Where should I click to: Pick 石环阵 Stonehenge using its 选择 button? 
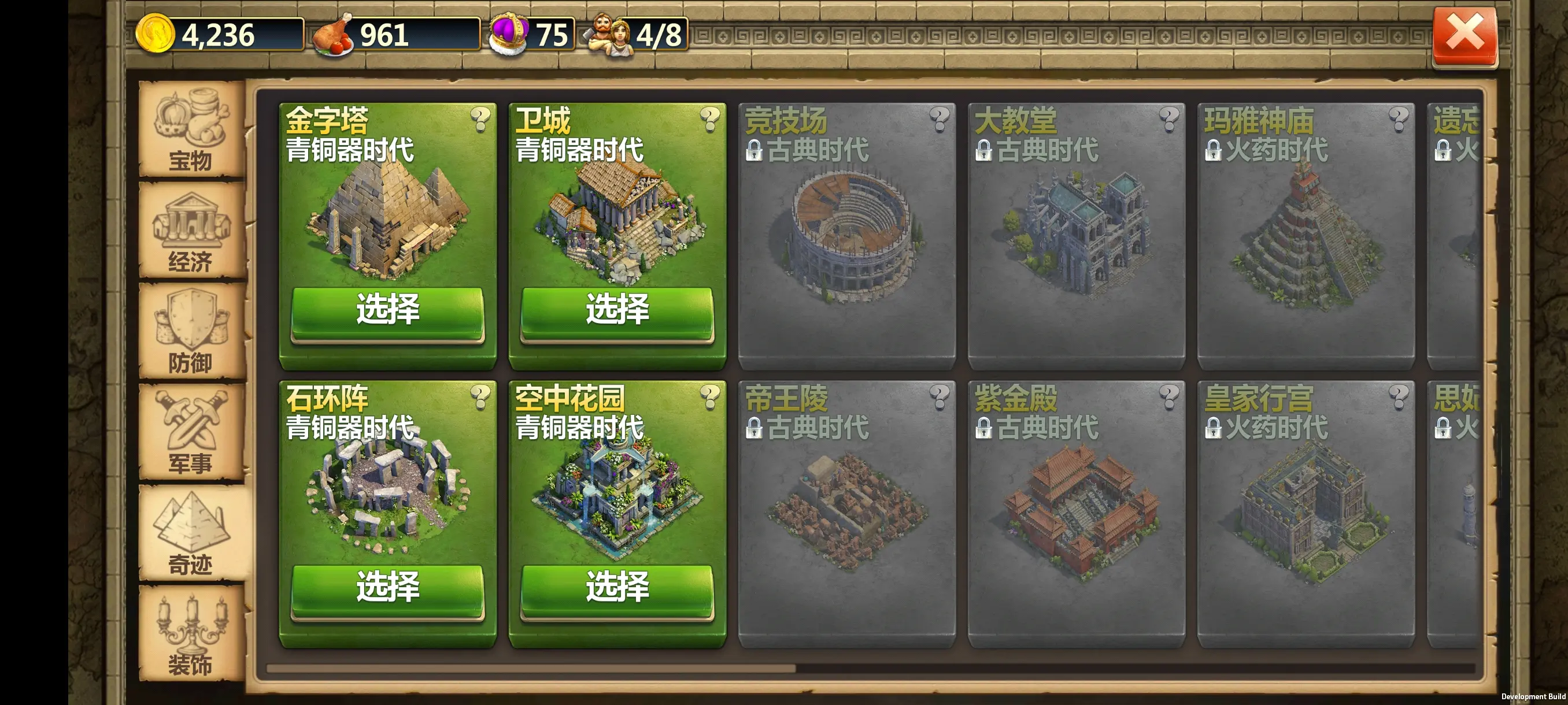pos(388,588)
